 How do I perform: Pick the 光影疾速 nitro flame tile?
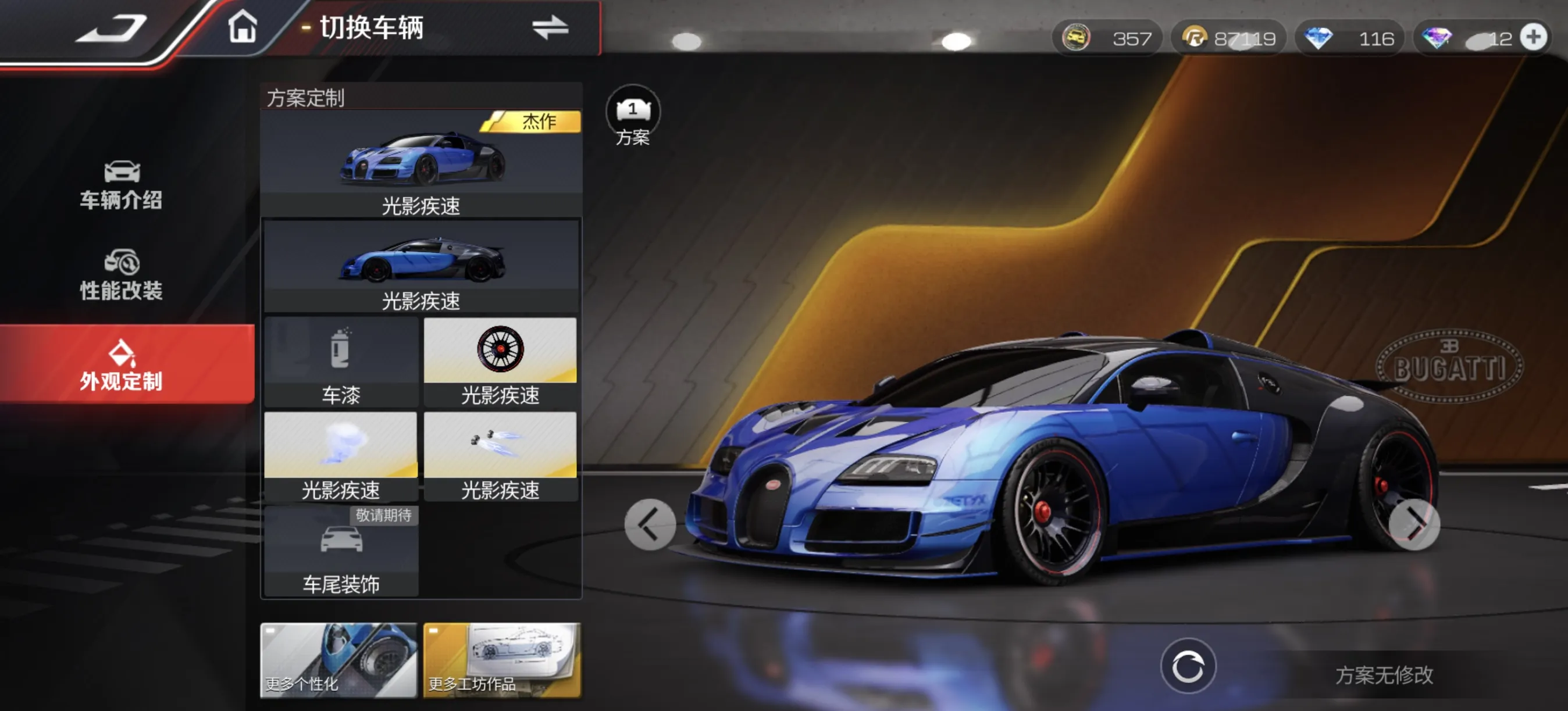click(500, 456)
